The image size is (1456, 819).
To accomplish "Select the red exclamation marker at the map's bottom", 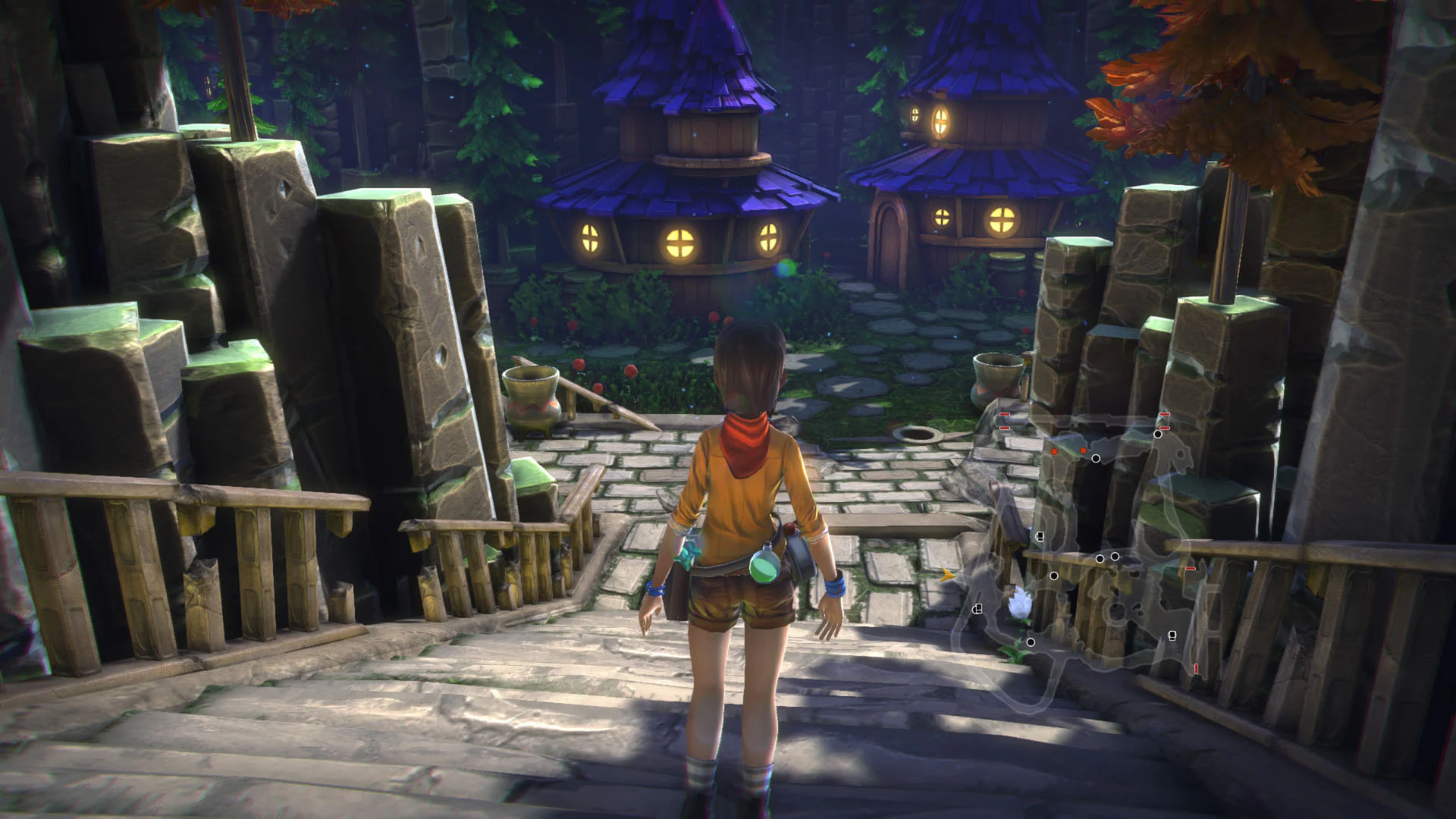I will point(1196,667).
